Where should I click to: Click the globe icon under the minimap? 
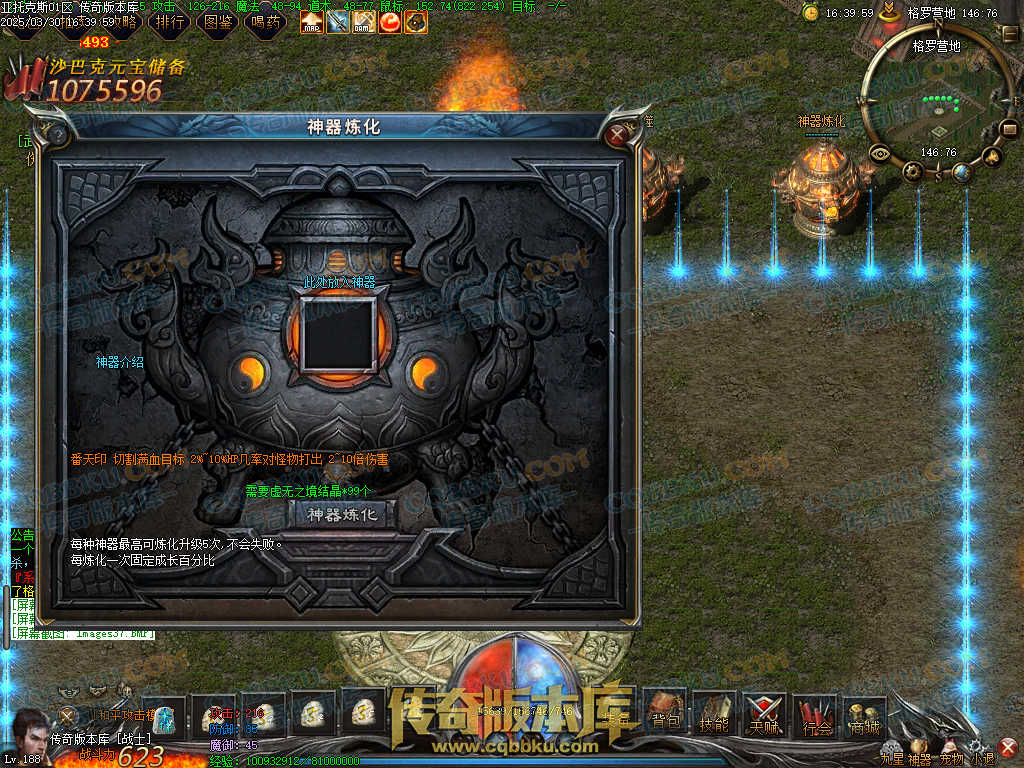pos(961,173)
